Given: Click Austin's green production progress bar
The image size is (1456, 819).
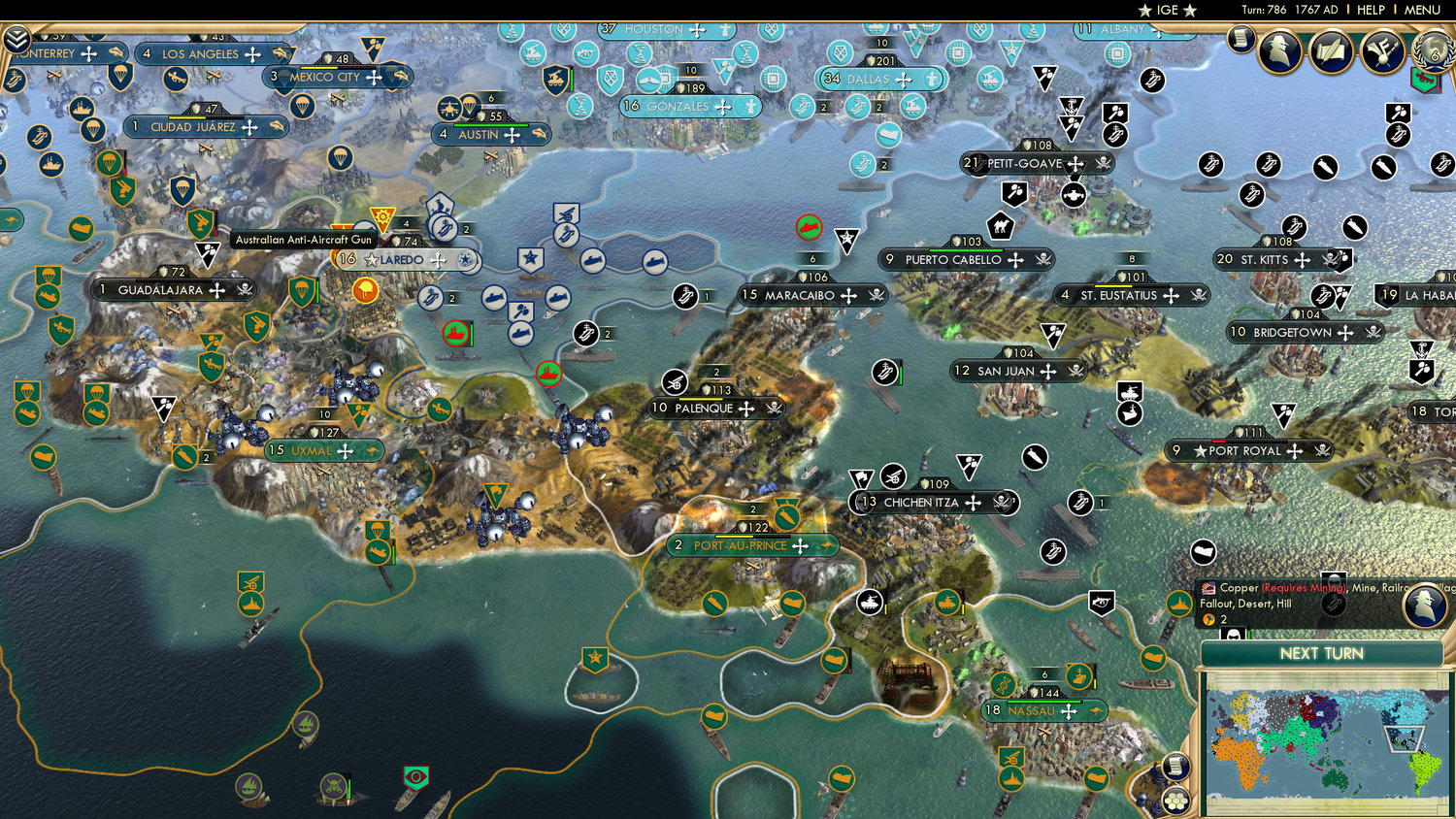Looking at the screenshot, I should pyautogui.click(x=490, y=125).
